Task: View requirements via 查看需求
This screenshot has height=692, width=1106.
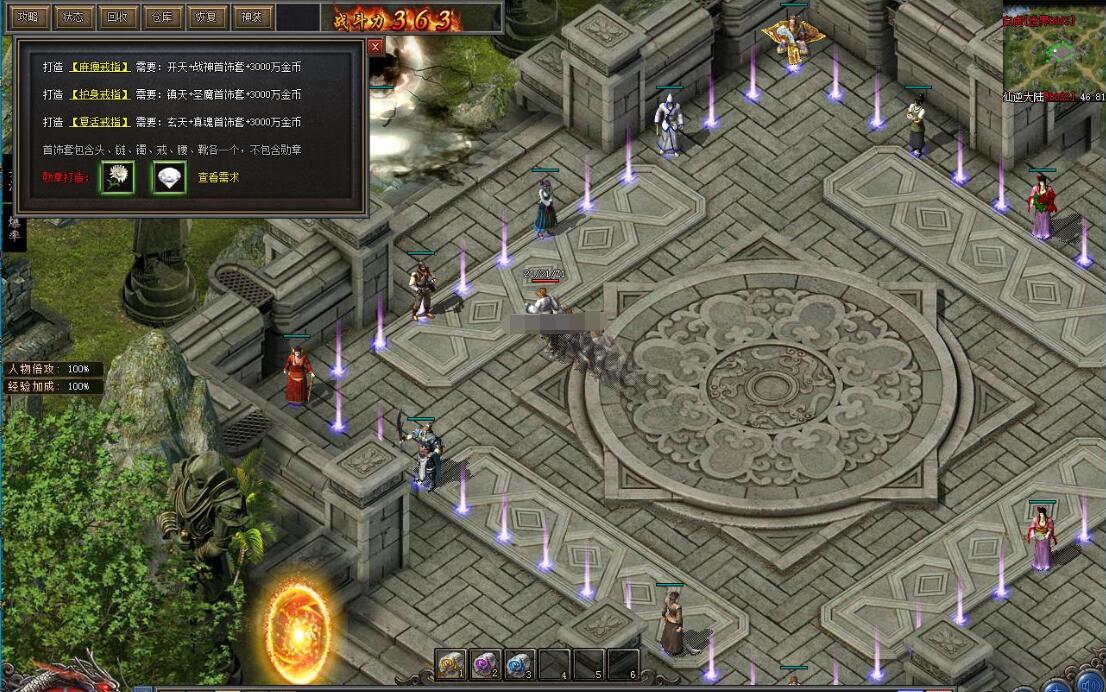Action: [218, 178]
